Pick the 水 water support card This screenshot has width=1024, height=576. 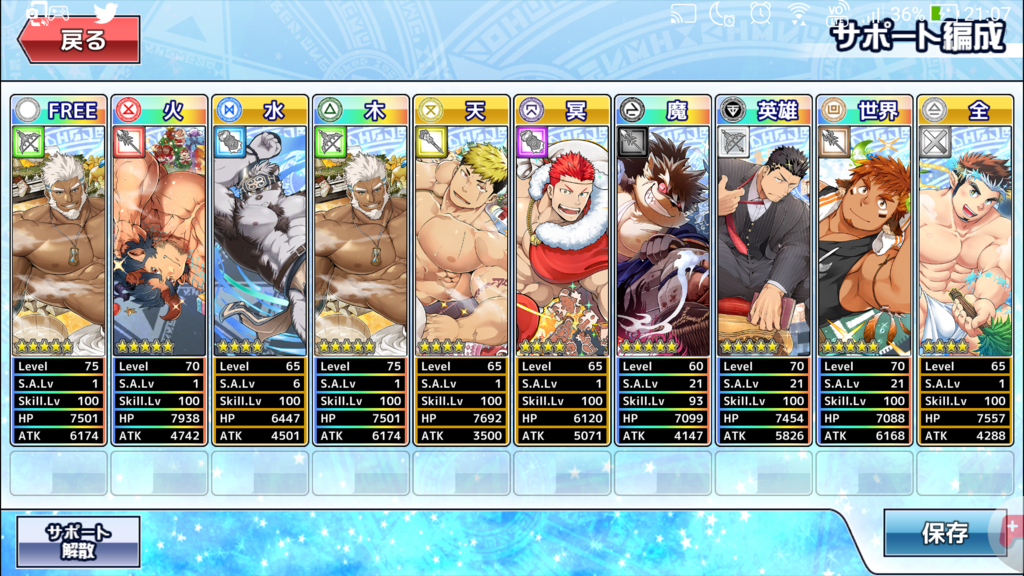(261, 270)
